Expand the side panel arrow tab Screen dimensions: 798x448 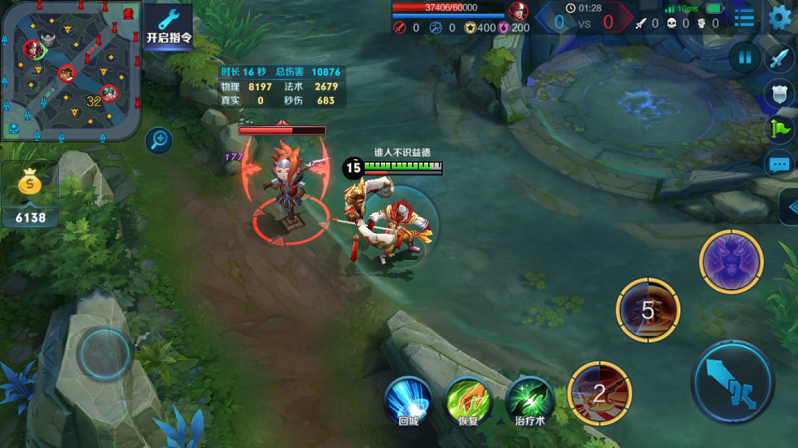(789, 206)
